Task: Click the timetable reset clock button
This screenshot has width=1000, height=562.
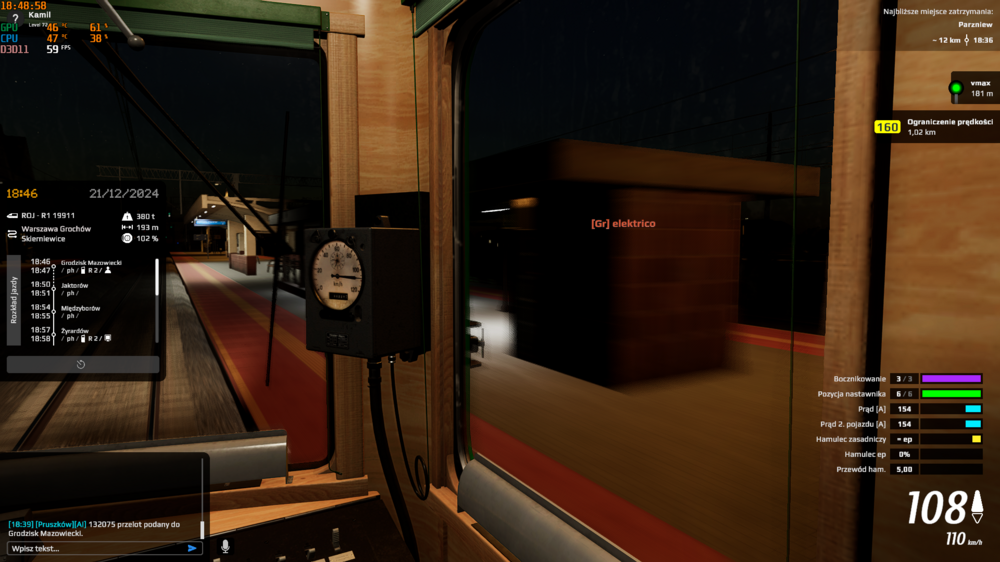Action: pyautogui.click(x=81, y=364)
